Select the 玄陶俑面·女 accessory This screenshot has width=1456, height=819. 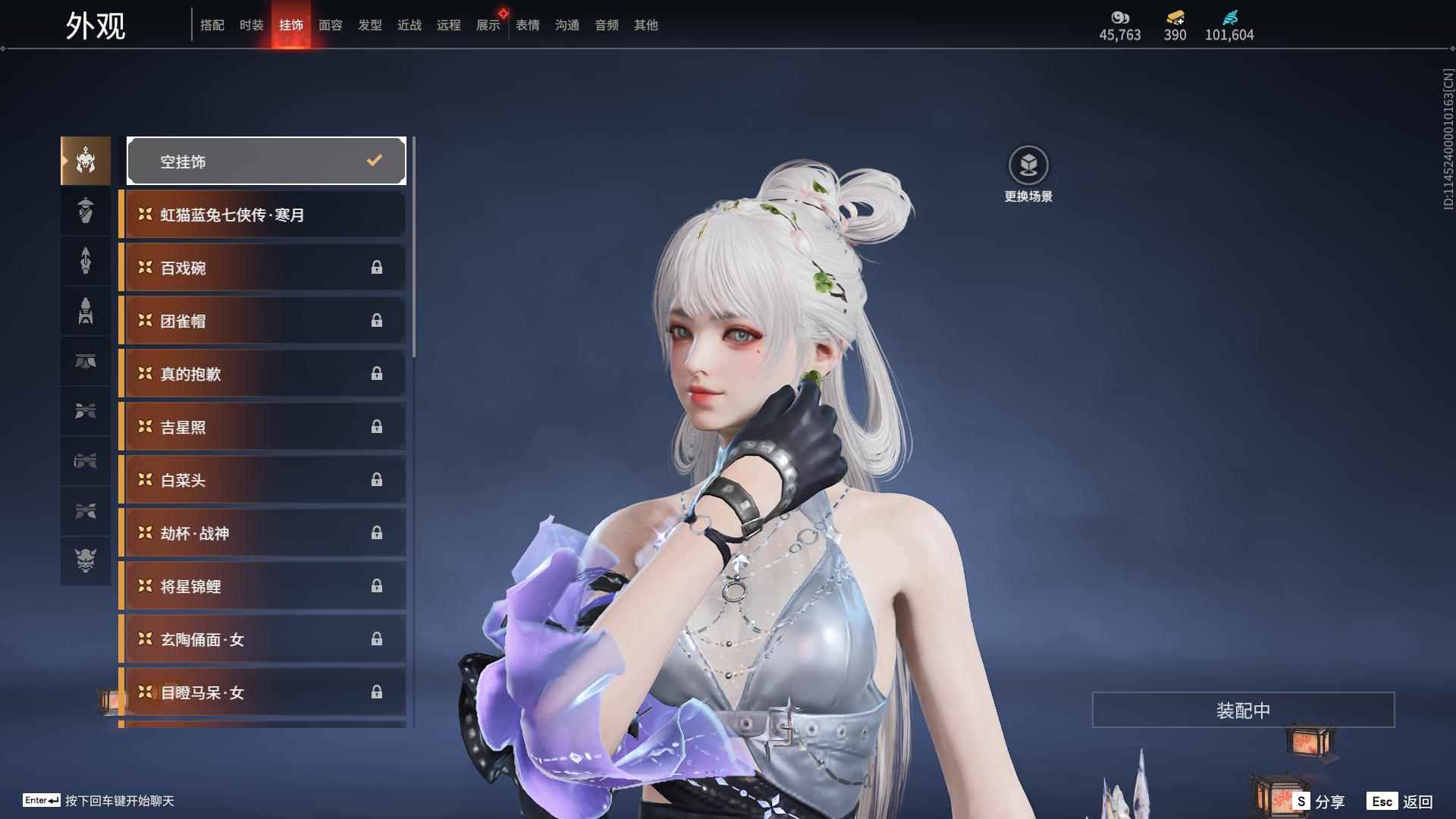click(263, 639)
